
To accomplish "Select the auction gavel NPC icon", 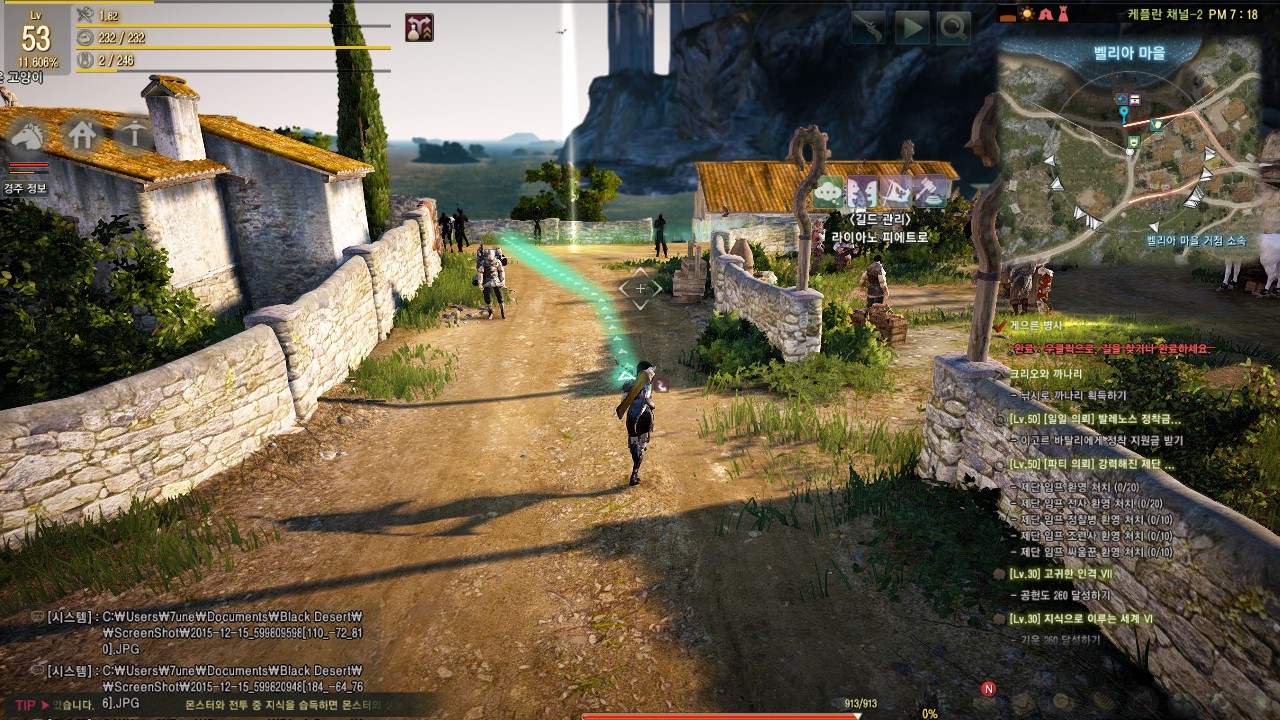I will click(930, 191).
